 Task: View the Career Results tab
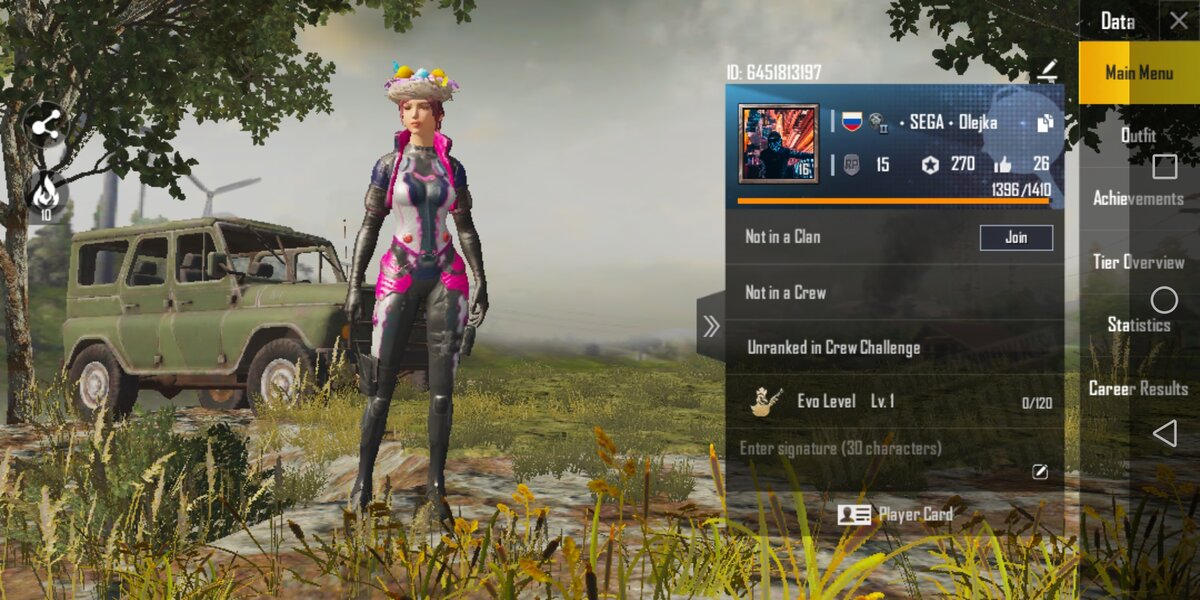coord(1138,388)
